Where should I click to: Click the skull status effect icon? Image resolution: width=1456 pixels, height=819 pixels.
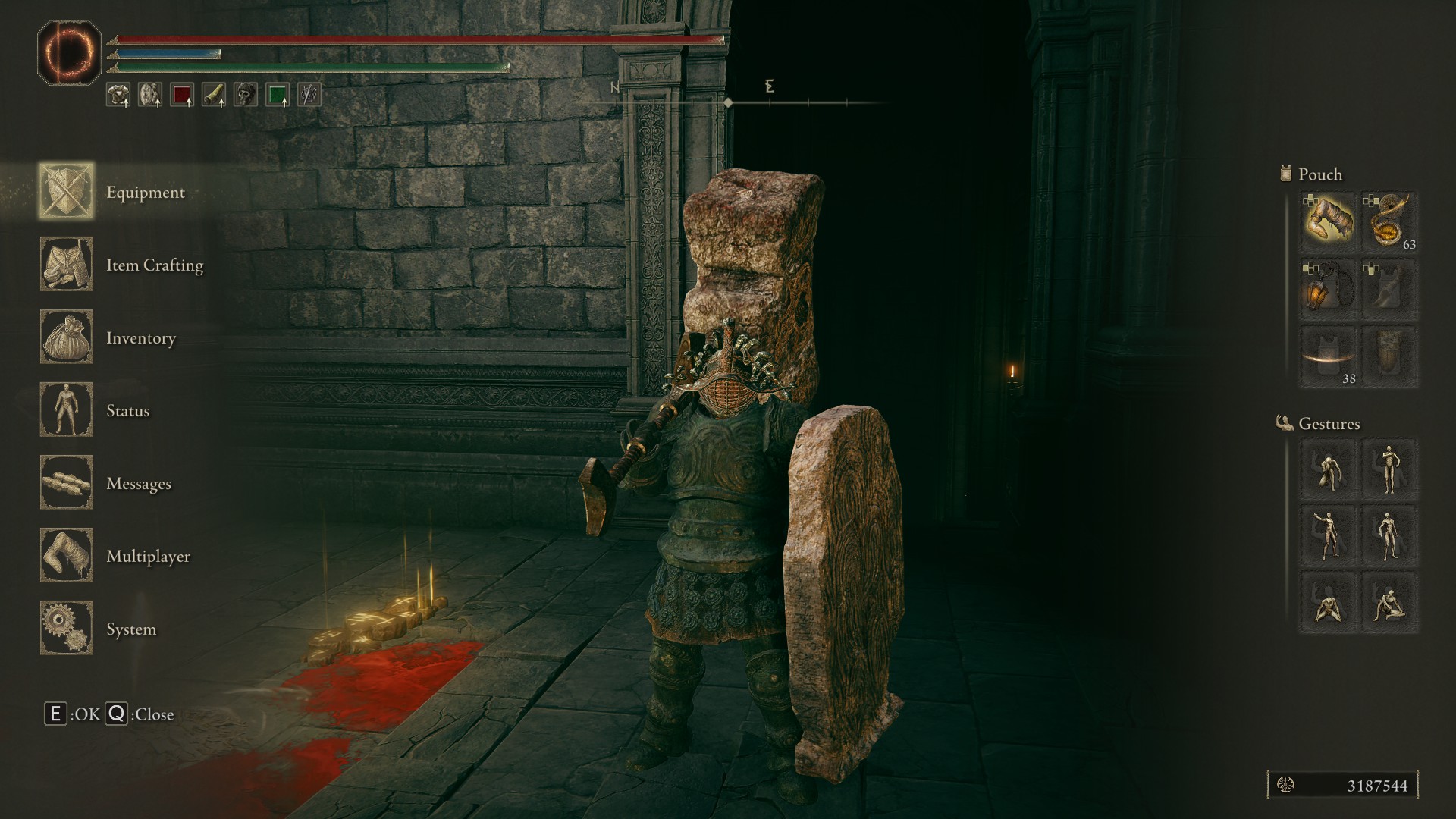tap(246, 95)
